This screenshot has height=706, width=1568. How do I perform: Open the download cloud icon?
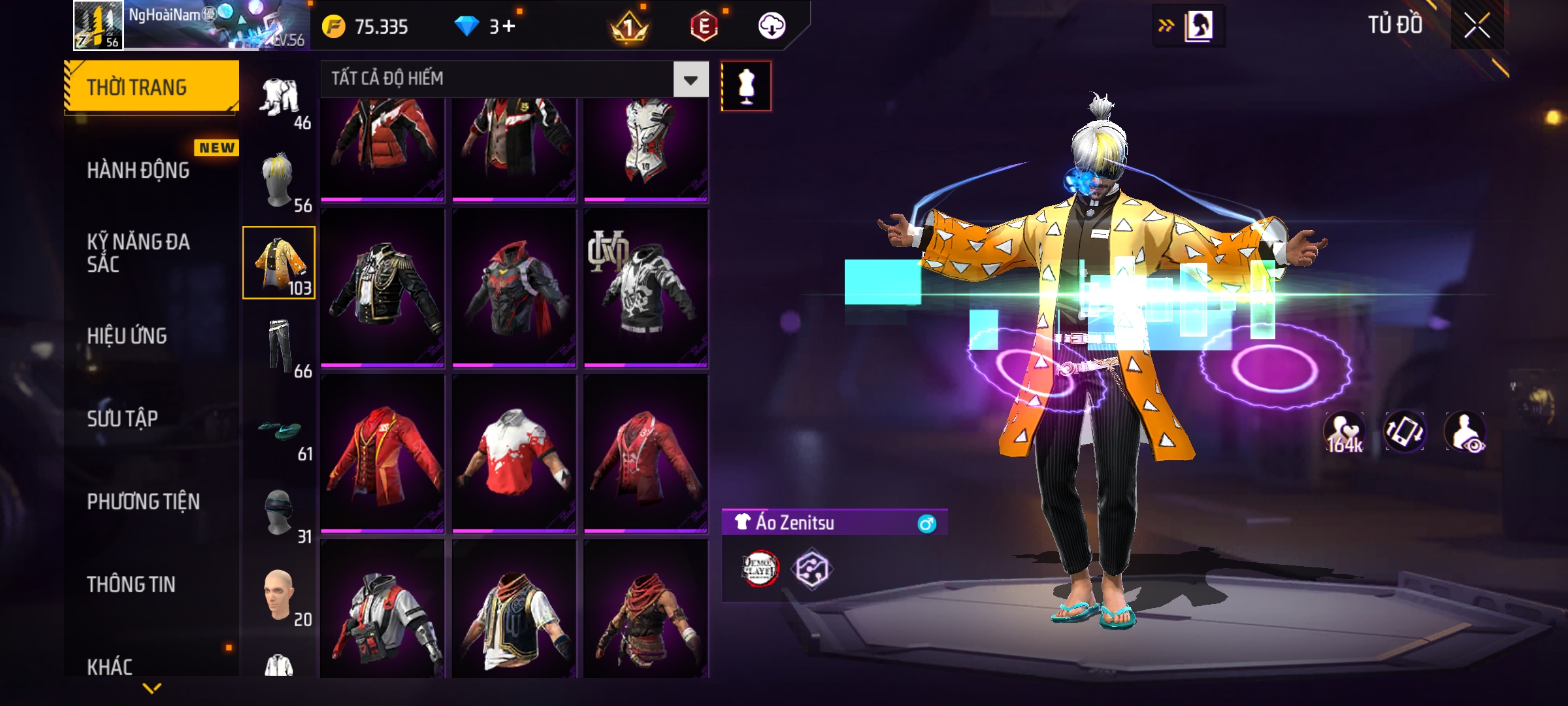772,27
